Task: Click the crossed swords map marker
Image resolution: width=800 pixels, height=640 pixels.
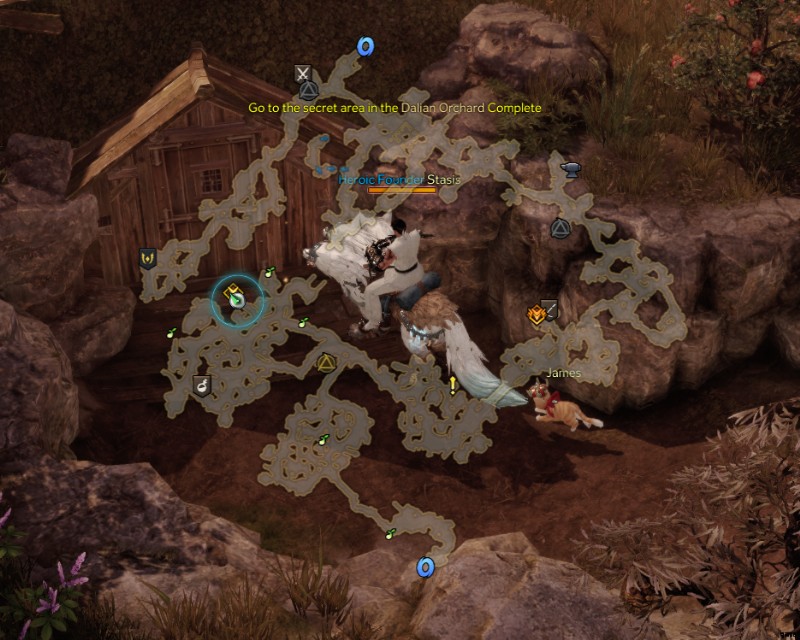Action: click(x=302, y=73)
